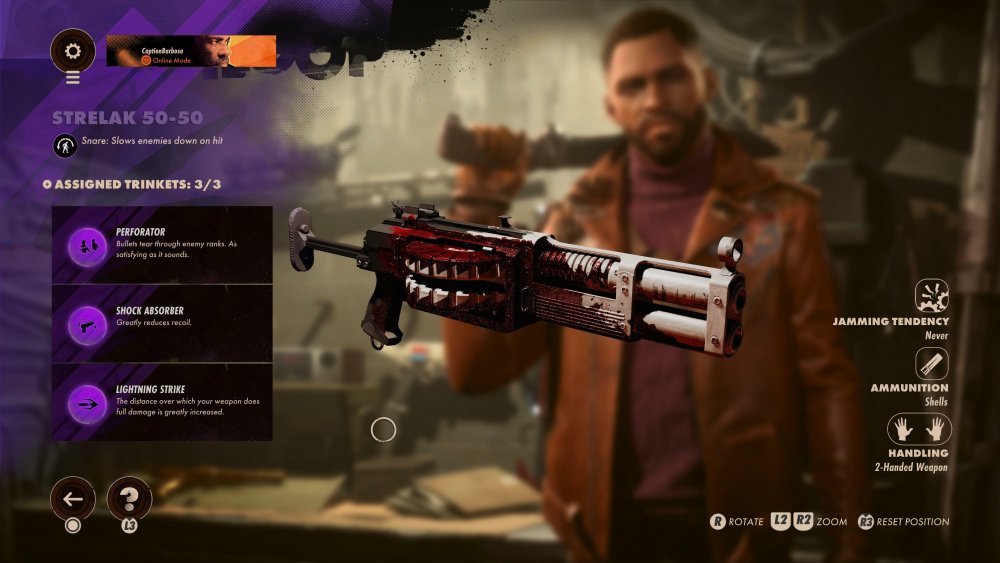Click the CaptainBarbosa player profile banner
1000x563 pixels.
coord(191,50)
